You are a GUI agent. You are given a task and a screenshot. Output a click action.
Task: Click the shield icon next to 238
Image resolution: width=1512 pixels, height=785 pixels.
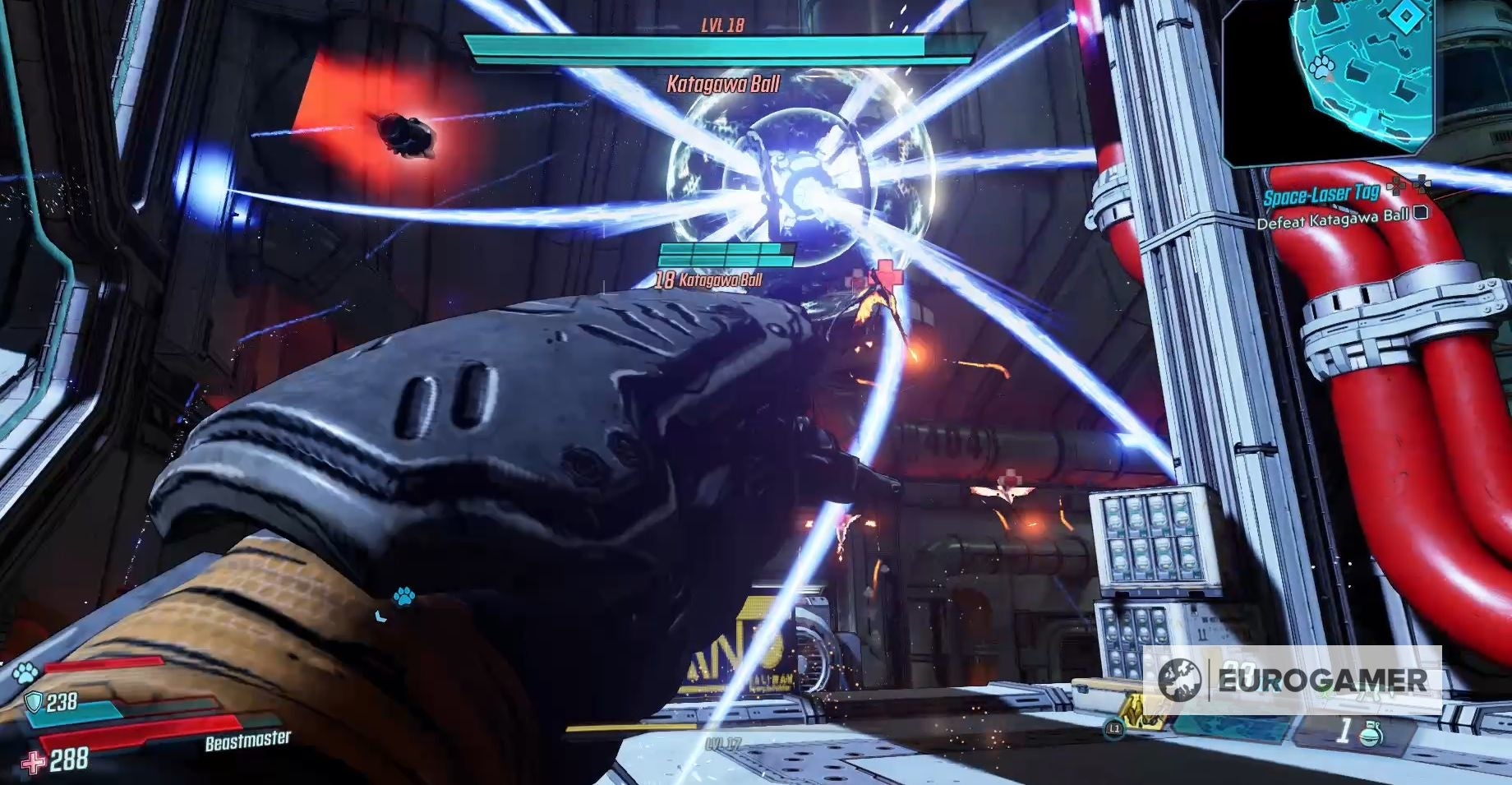click(x=33, y=701)
